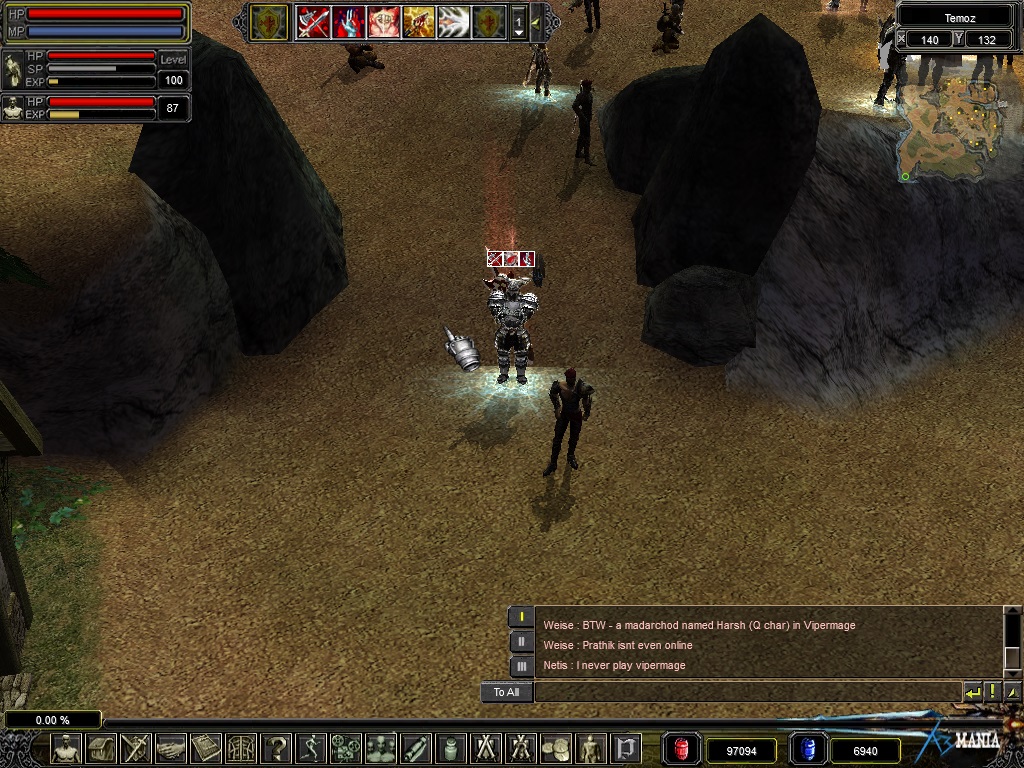This screenshot has height=768, width=1024.
Task: Activate the white slash wave skill
Action: coord(453,21)
